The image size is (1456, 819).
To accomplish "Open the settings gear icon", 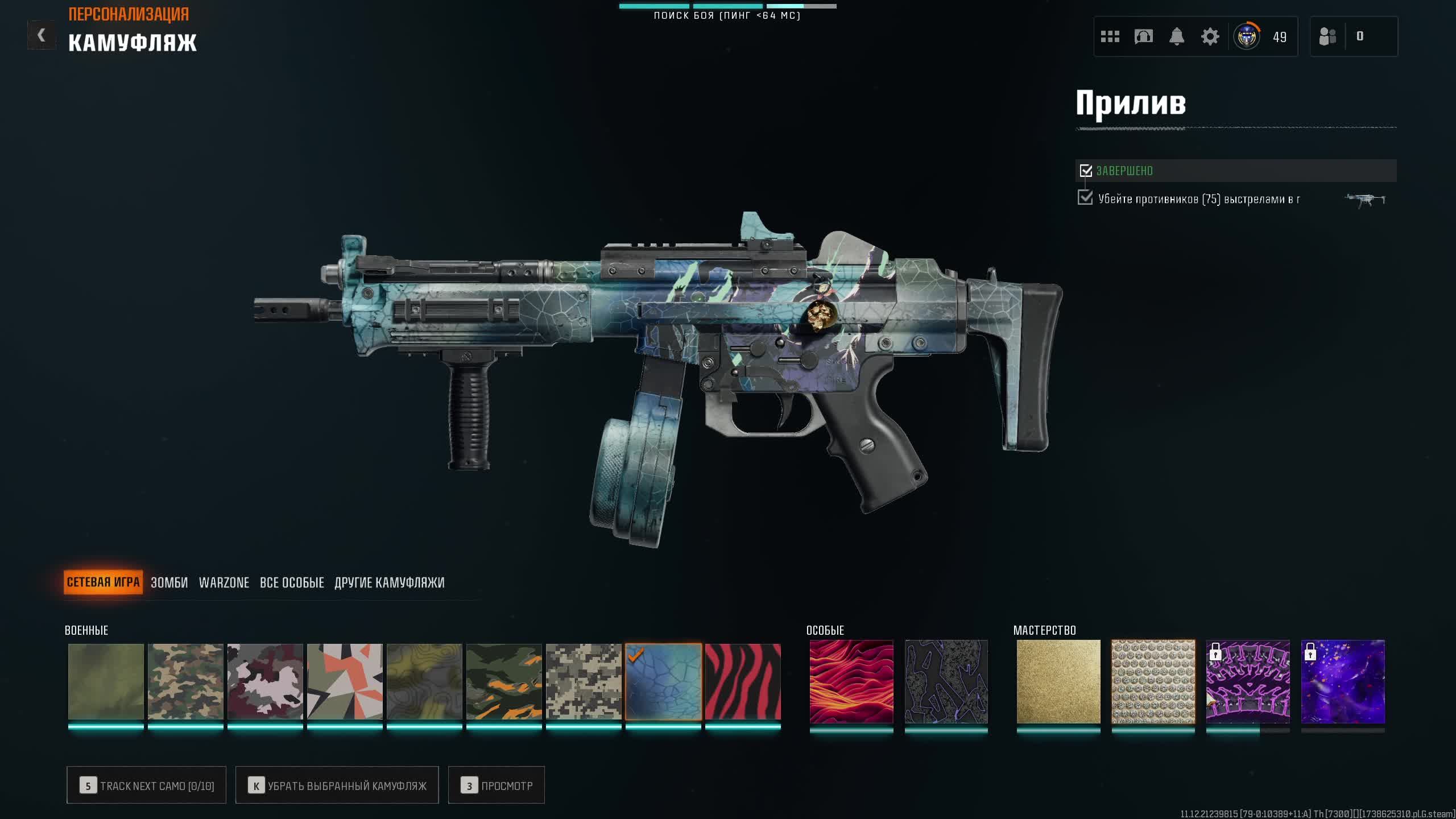I will tap(1210, 37).
